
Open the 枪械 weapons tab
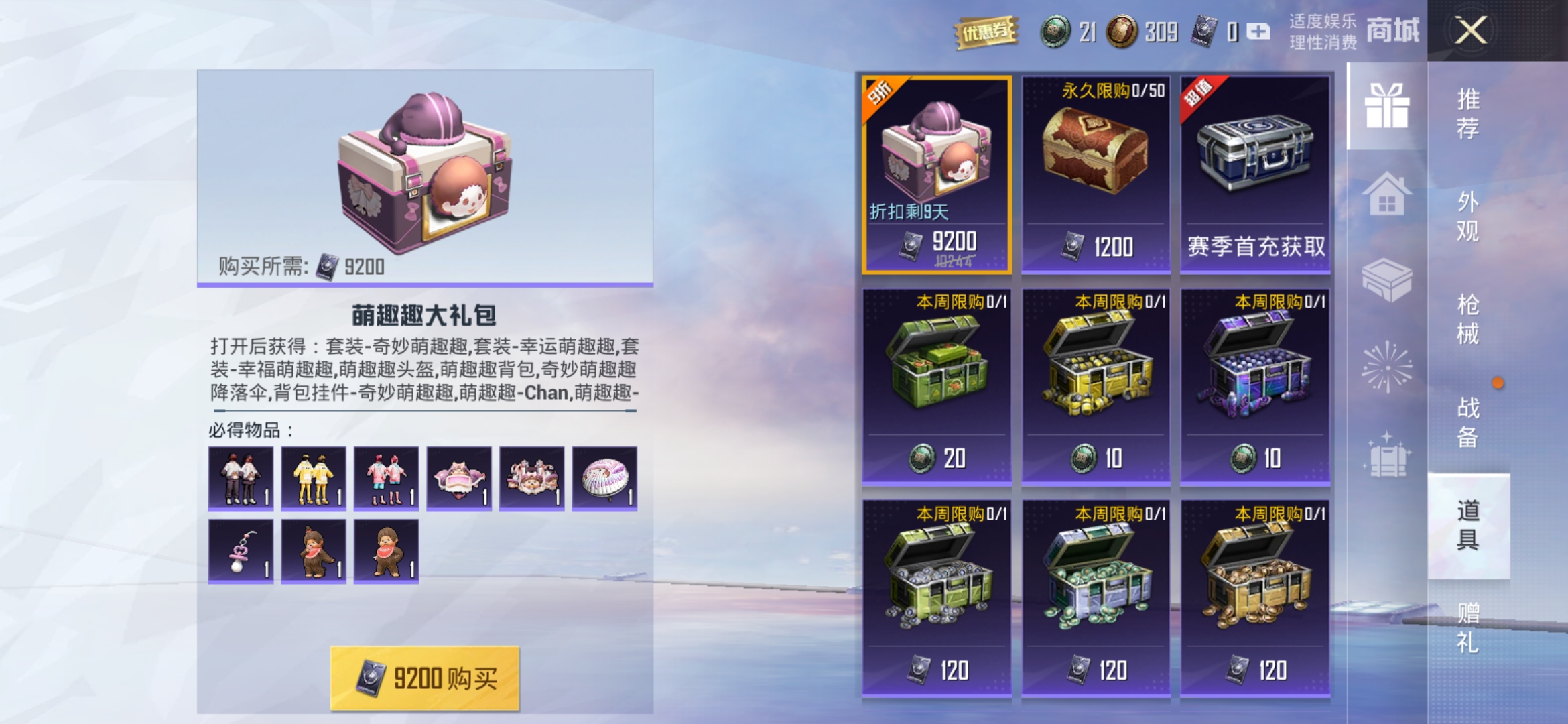tap(1467, 319)
